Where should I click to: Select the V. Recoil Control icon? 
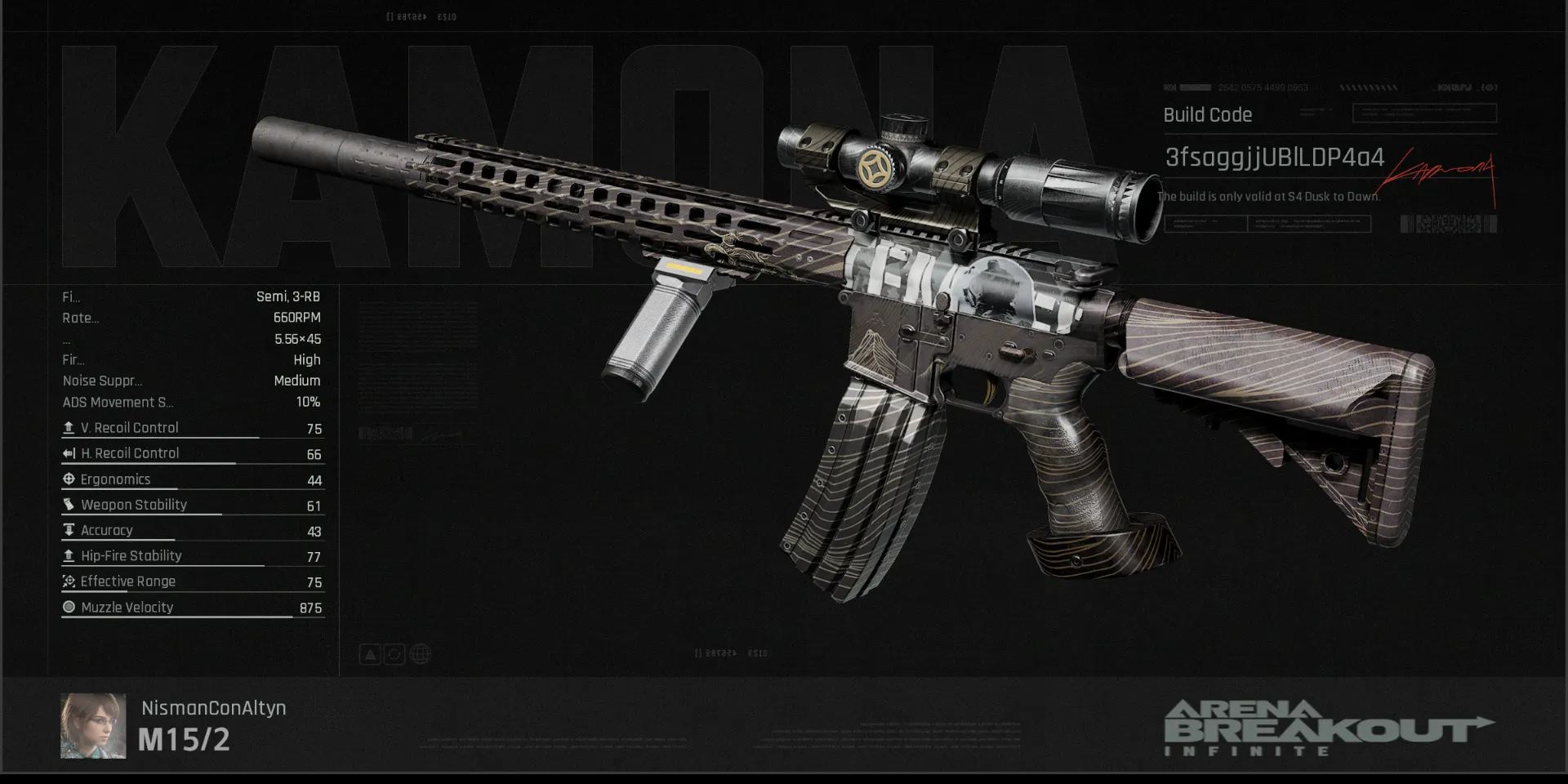(x=69, y=426)
